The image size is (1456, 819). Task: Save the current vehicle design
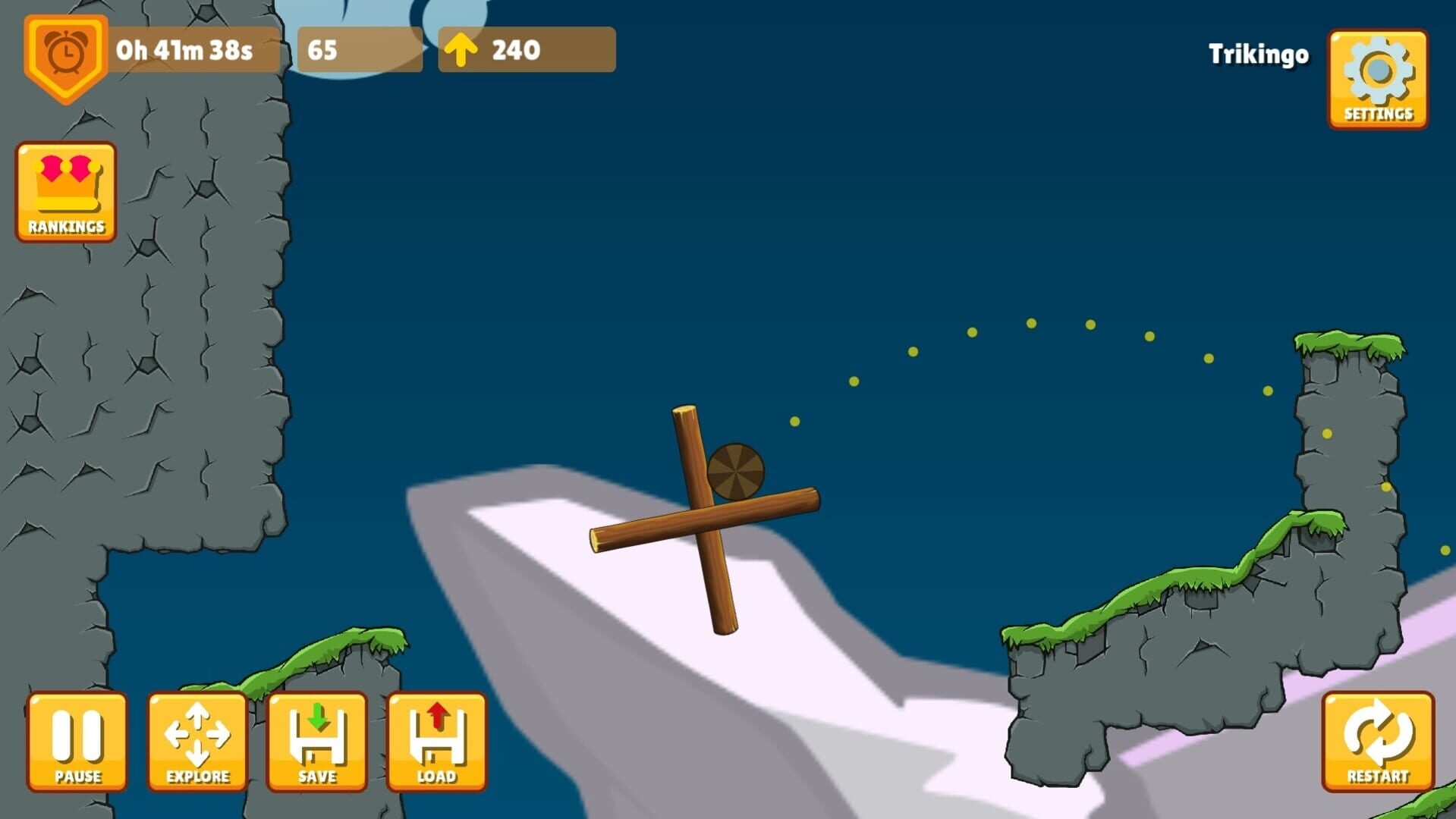pyautogui.click(x=316, y=739)
